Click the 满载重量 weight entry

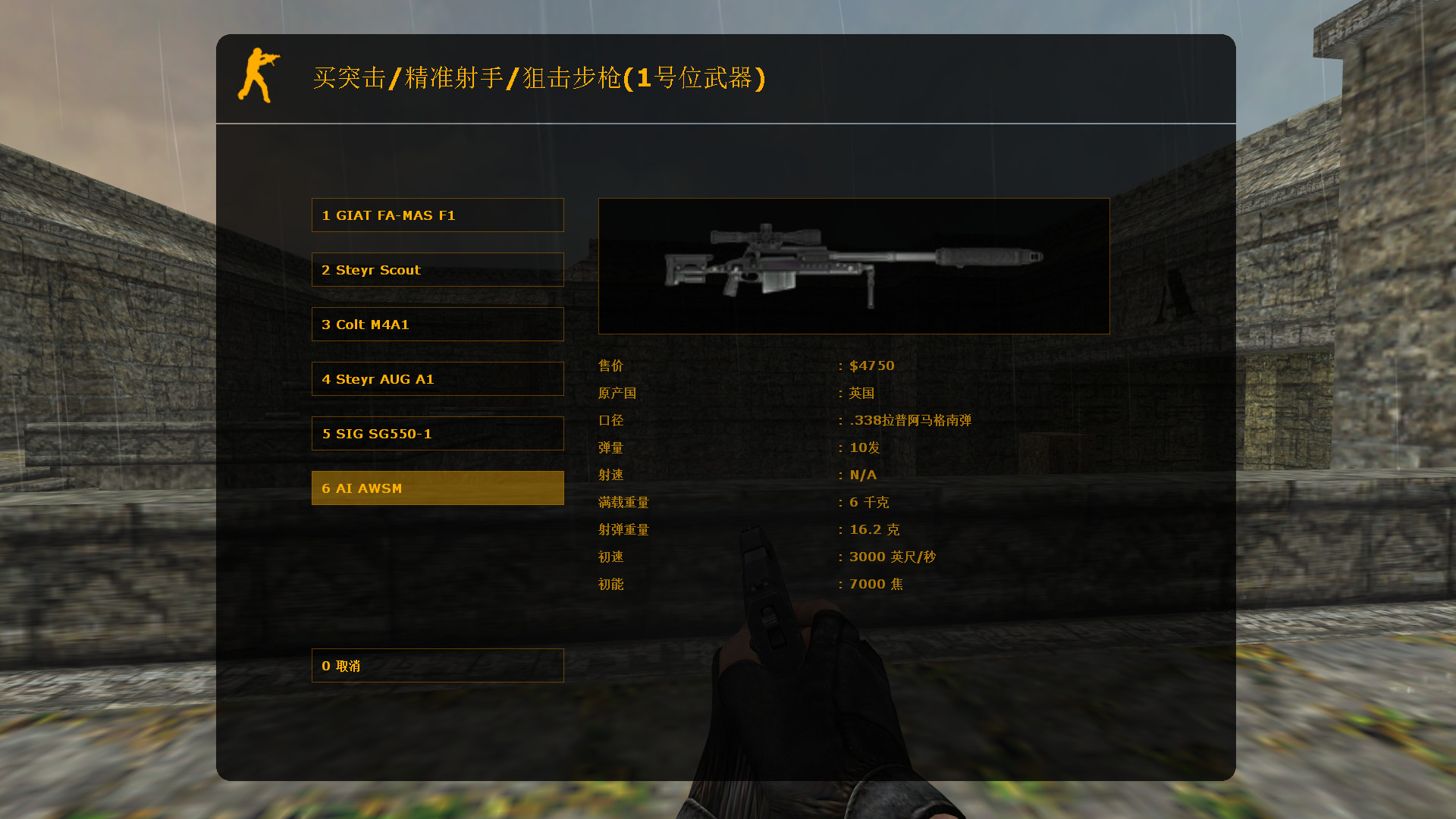[x=623, y=502]
